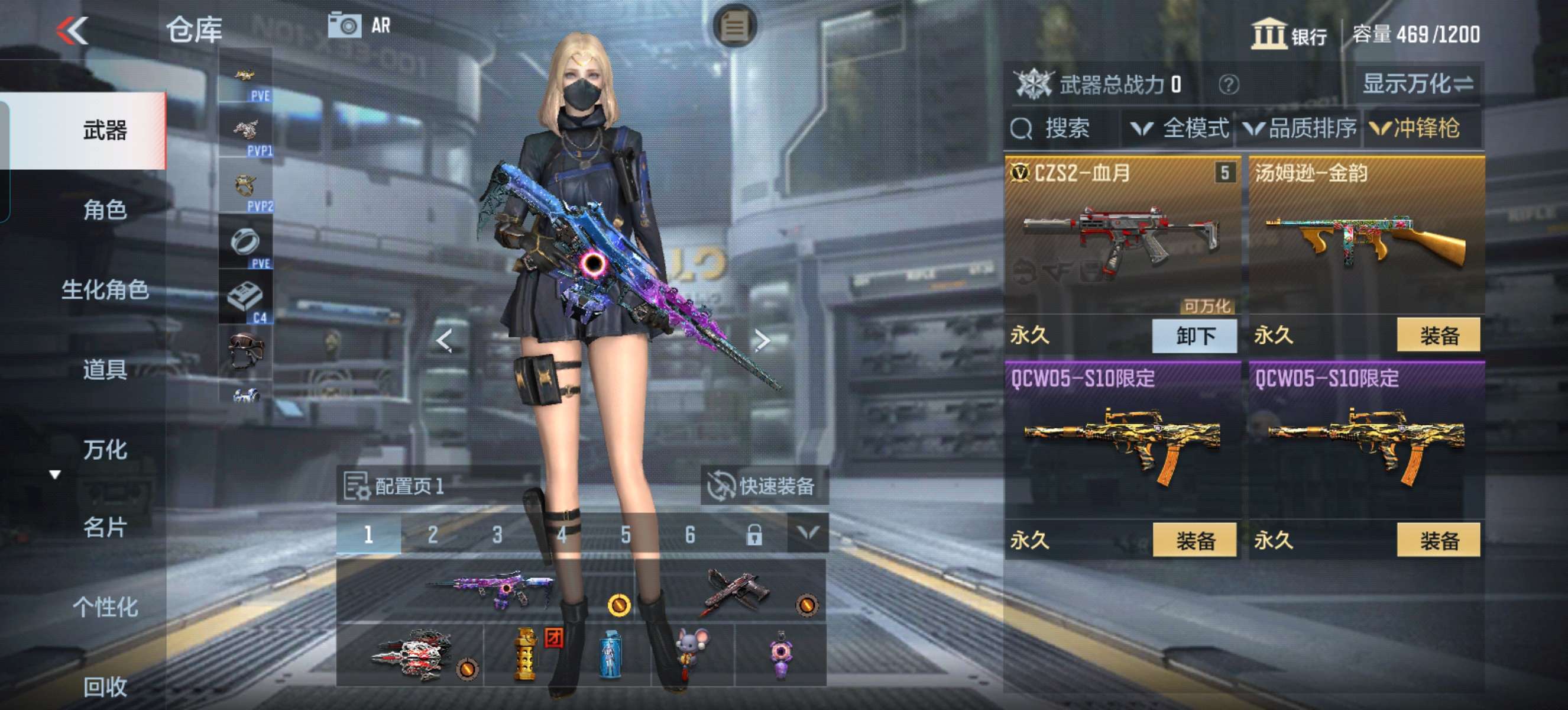Open the 个性化 category

pos(105,607)
